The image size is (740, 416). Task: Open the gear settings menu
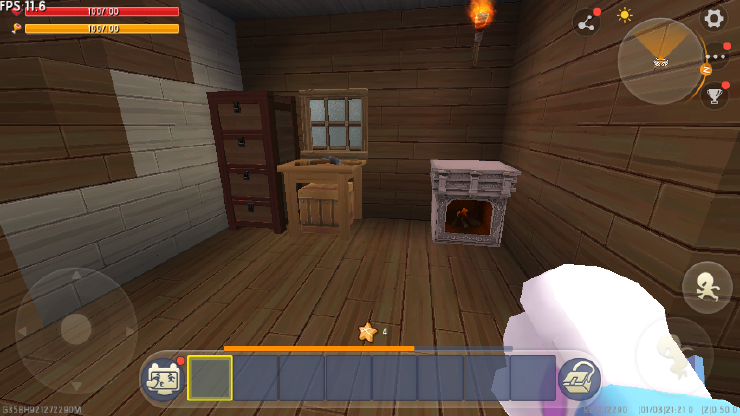pos(713,18)
